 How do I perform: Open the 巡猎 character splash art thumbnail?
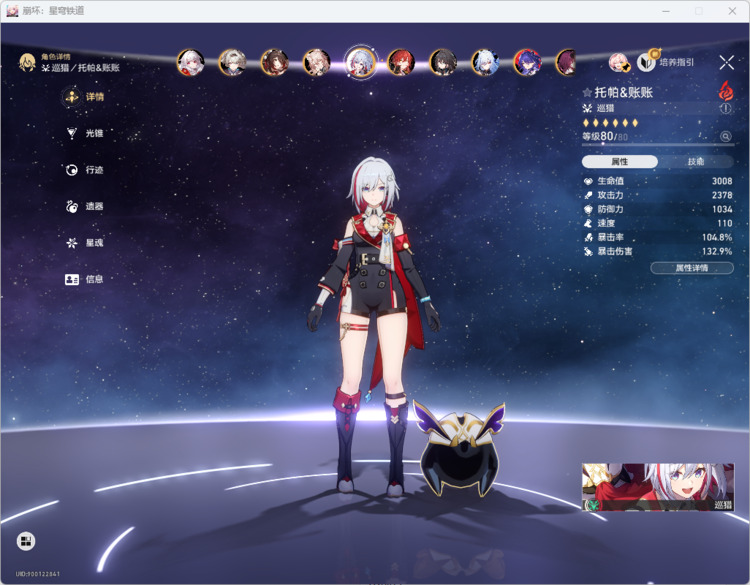coord(657,487)
